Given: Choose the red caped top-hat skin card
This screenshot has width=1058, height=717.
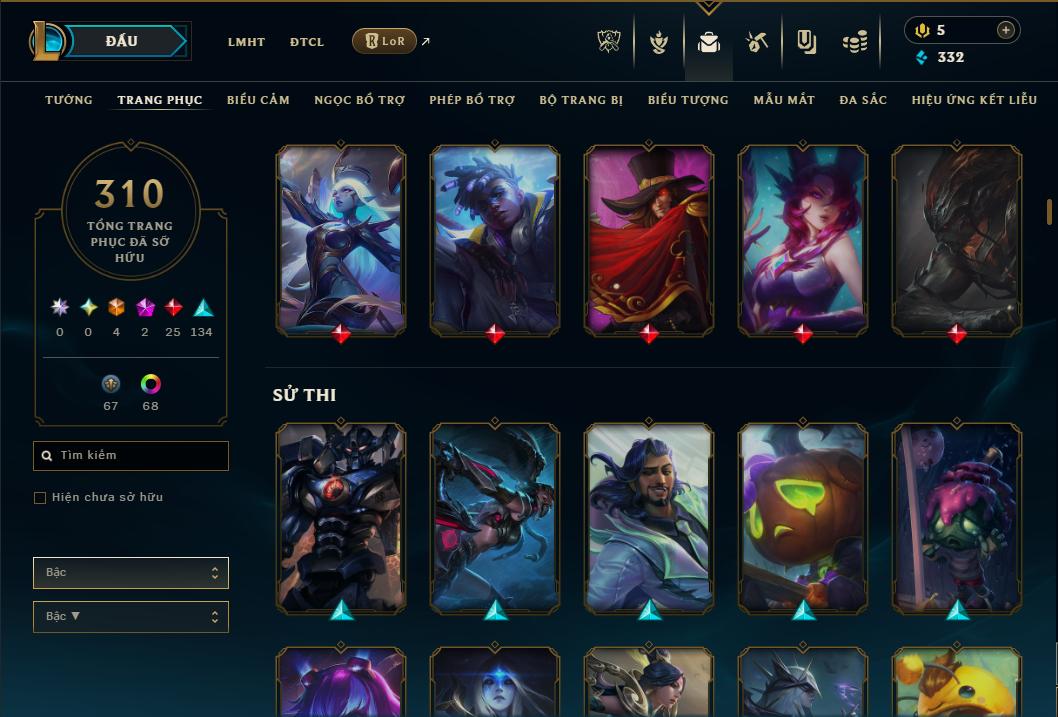Looking at the screenshot, I should (x=649, y=240).
